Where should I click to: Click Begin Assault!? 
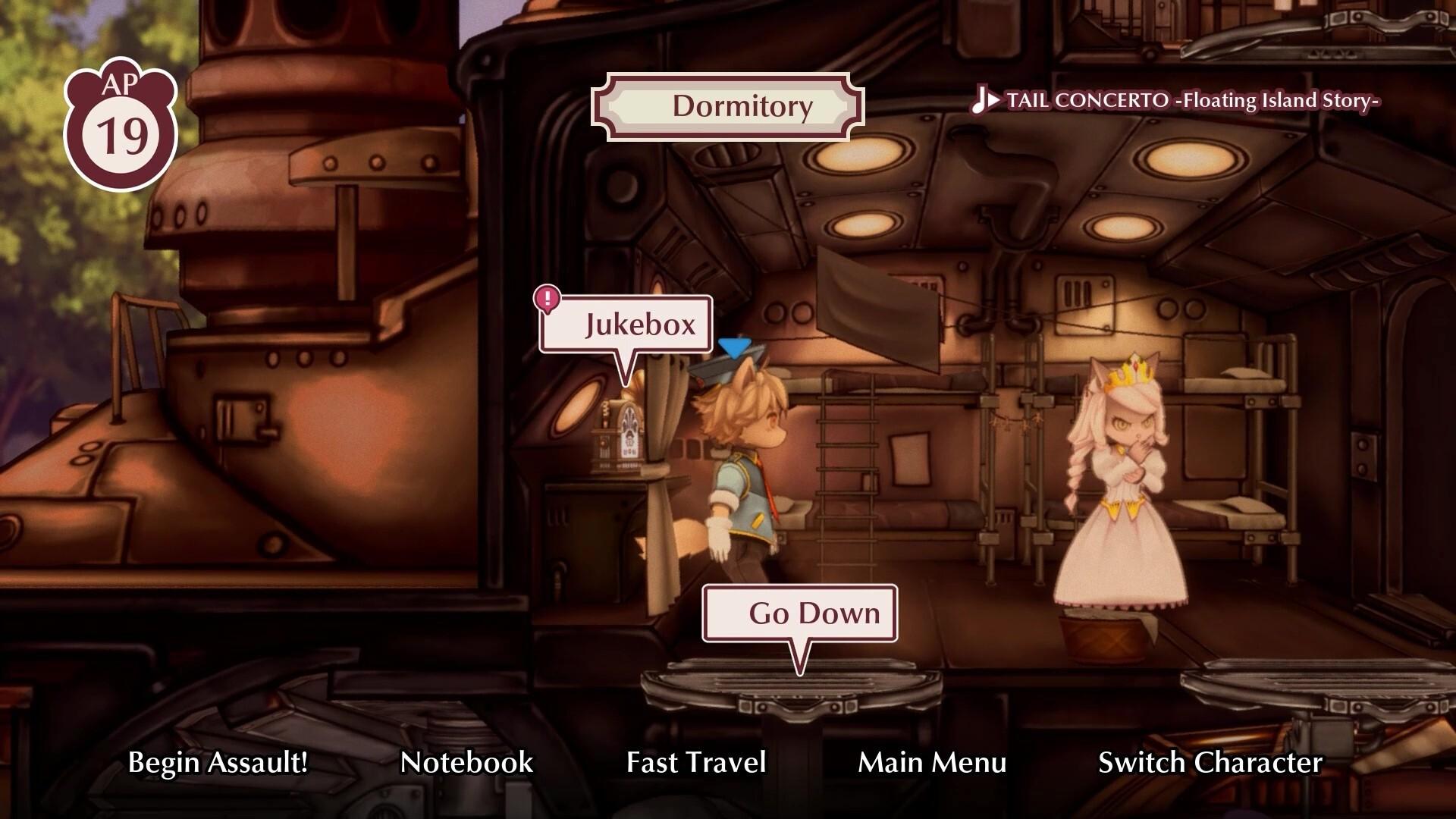click(x=218, y=763)
